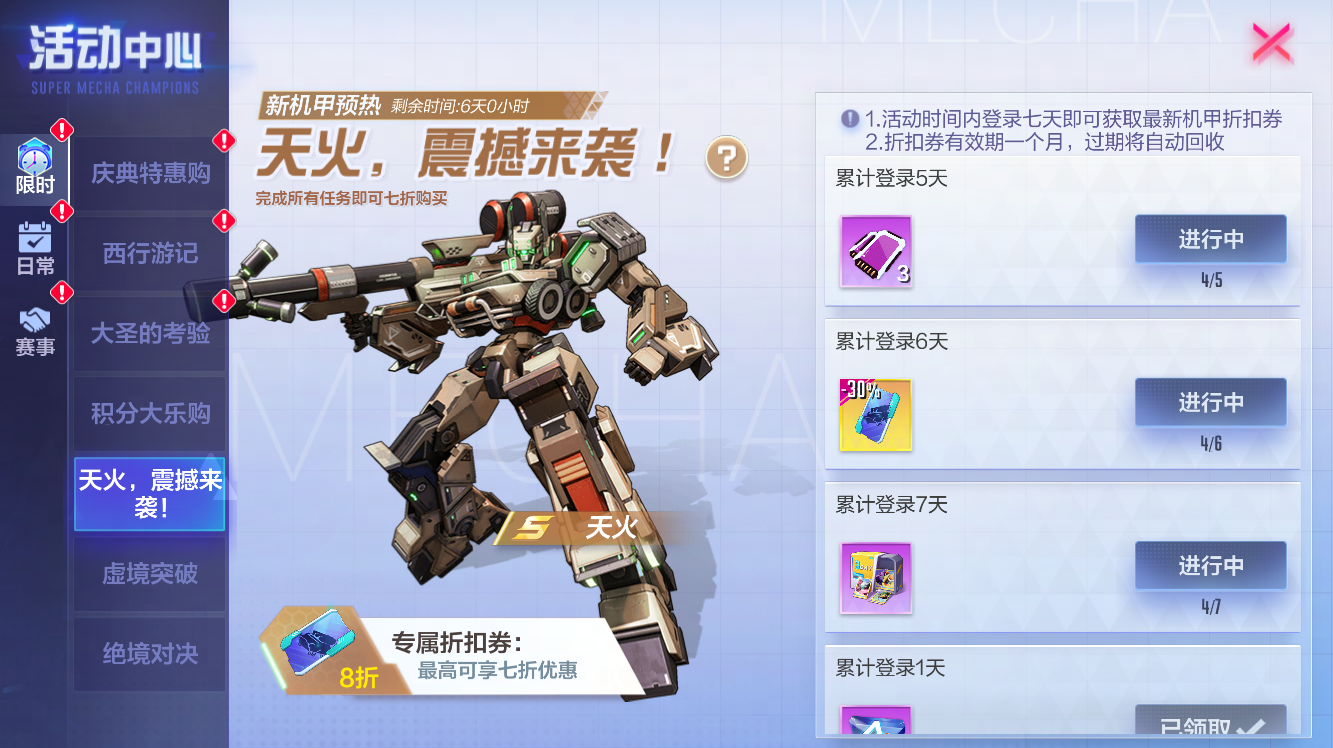The width and height of the screenshot is (1333, 748).
Task: Click the 进行中 button for 累计登录5天
Action: coord(1211,239)
